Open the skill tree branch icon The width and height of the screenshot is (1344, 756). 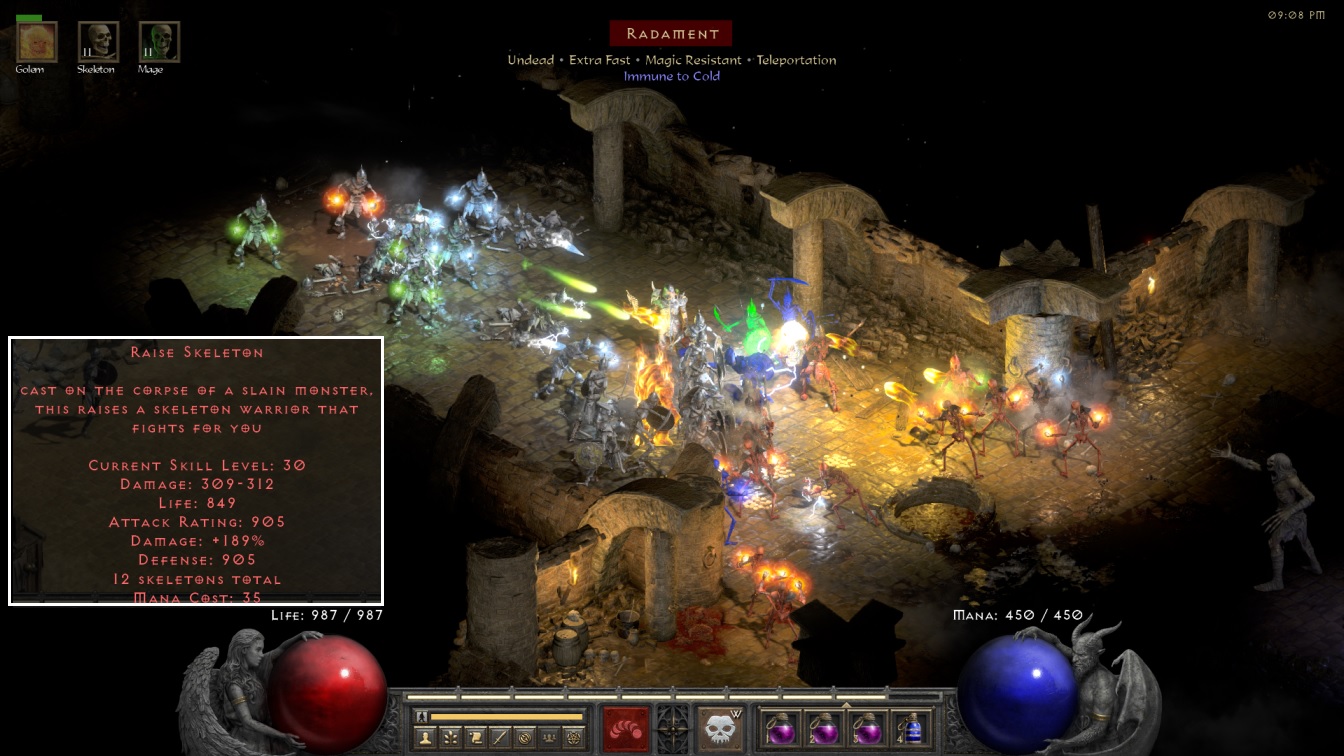(451, 738)
